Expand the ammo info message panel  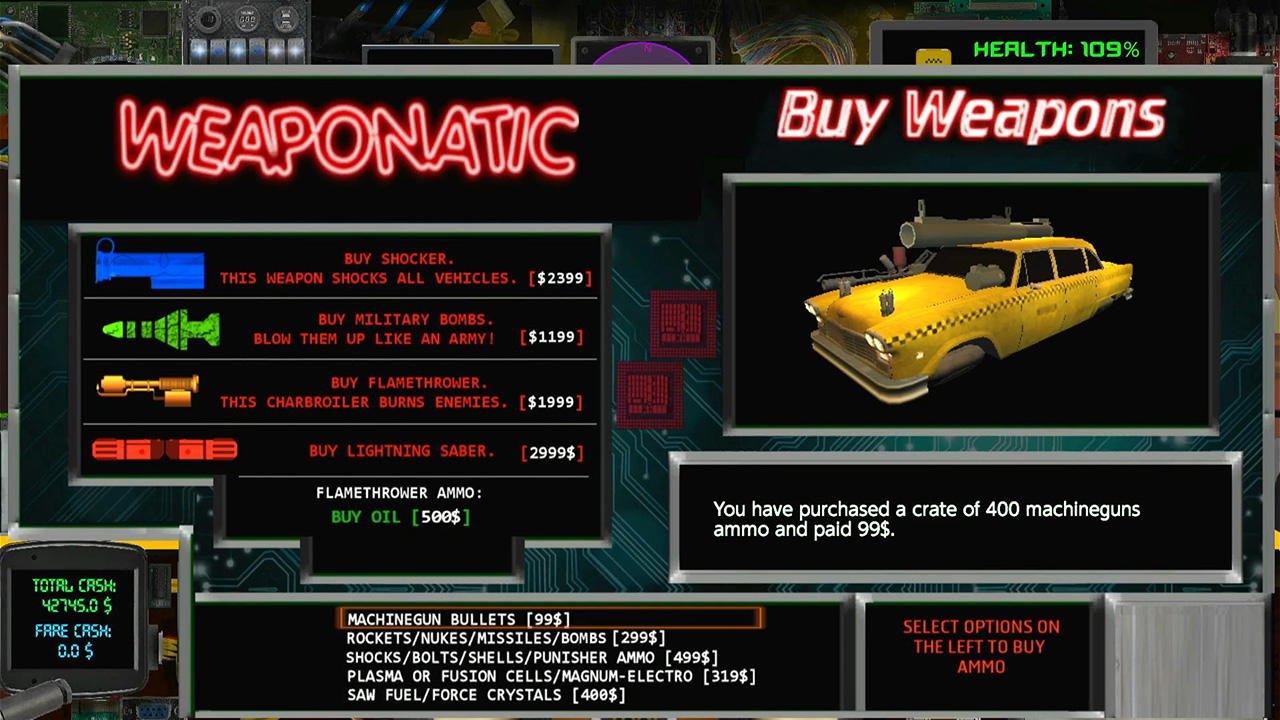pos(956,516)
